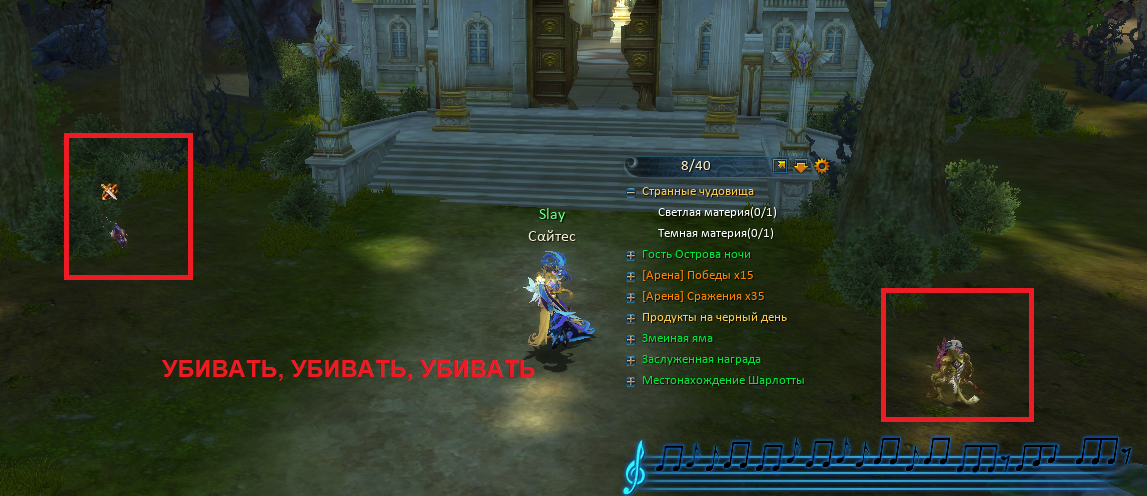
Task: Click the orange down-arrow quest tracker button
Action: tap(801, 167)
